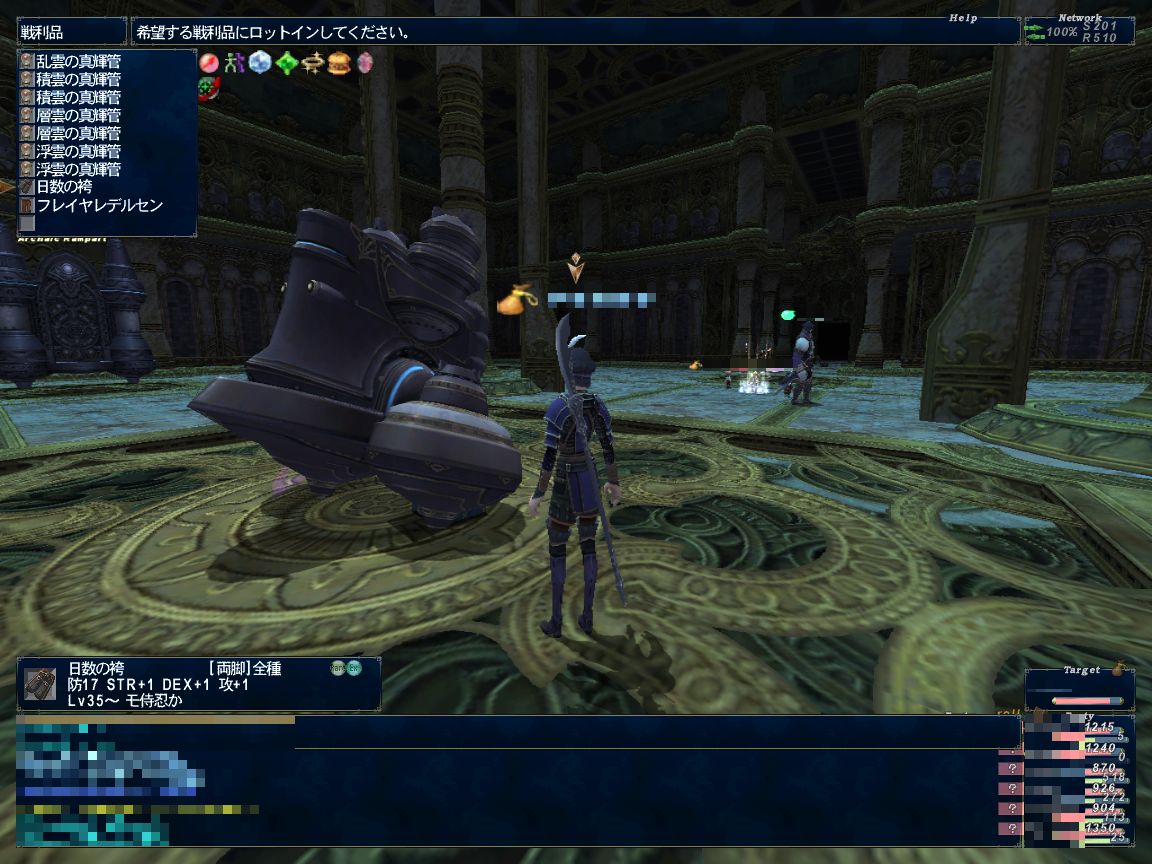The height and width of the screenshot is (864, 1152).
Task: Click the red orb status icon
Action: [x=209, y=62]
